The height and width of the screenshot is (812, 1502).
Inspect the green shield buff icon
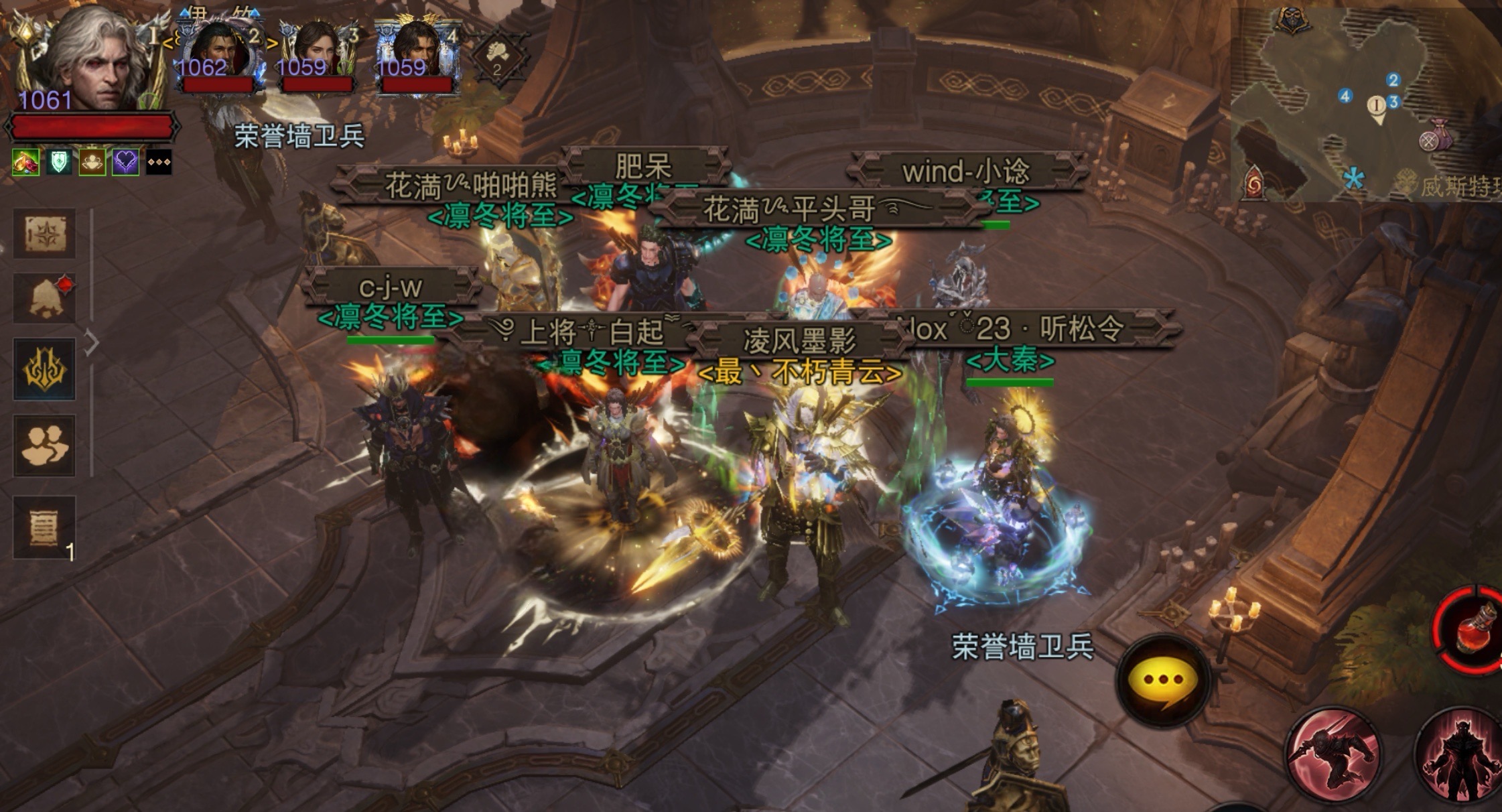point(59,163)
